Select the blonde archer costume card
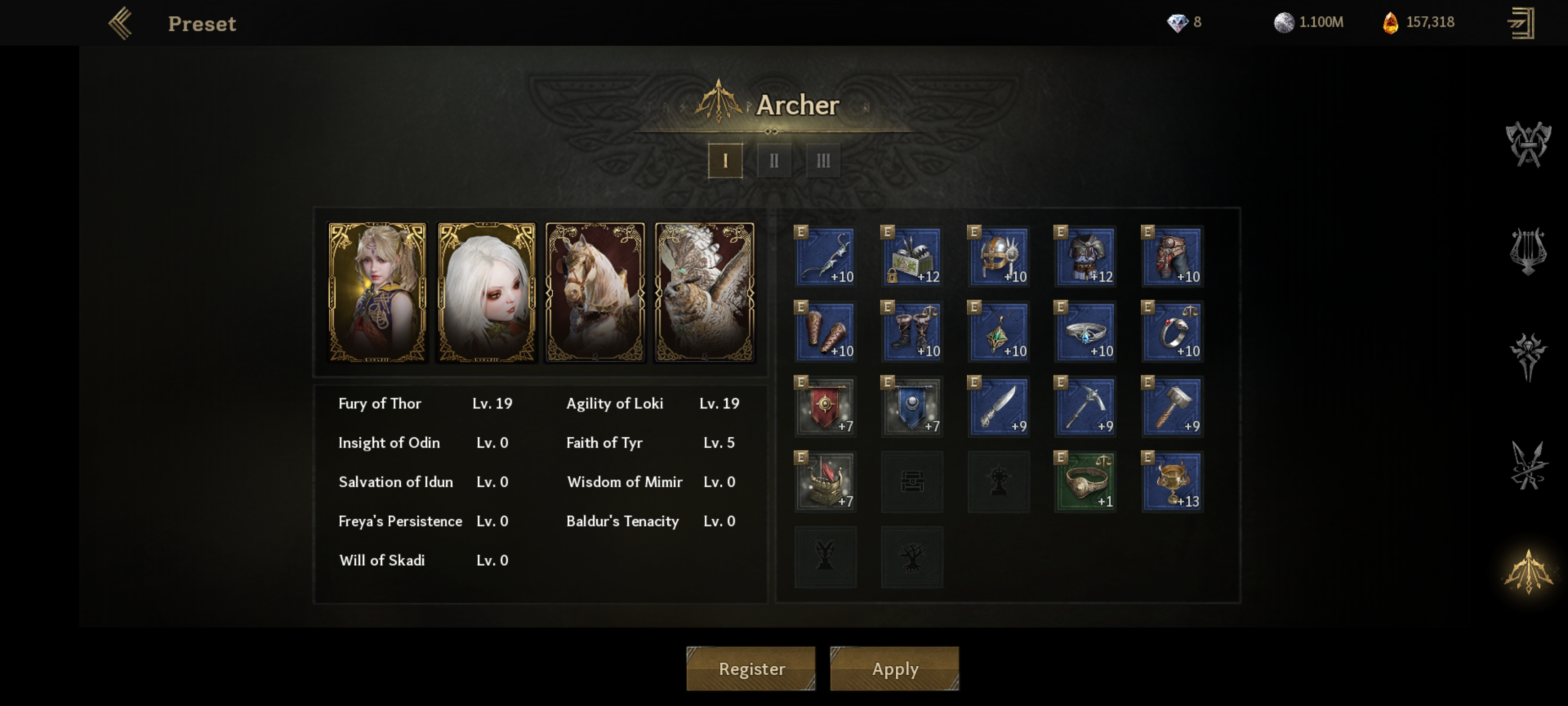Screen dimensions: 1568x706 377,292
